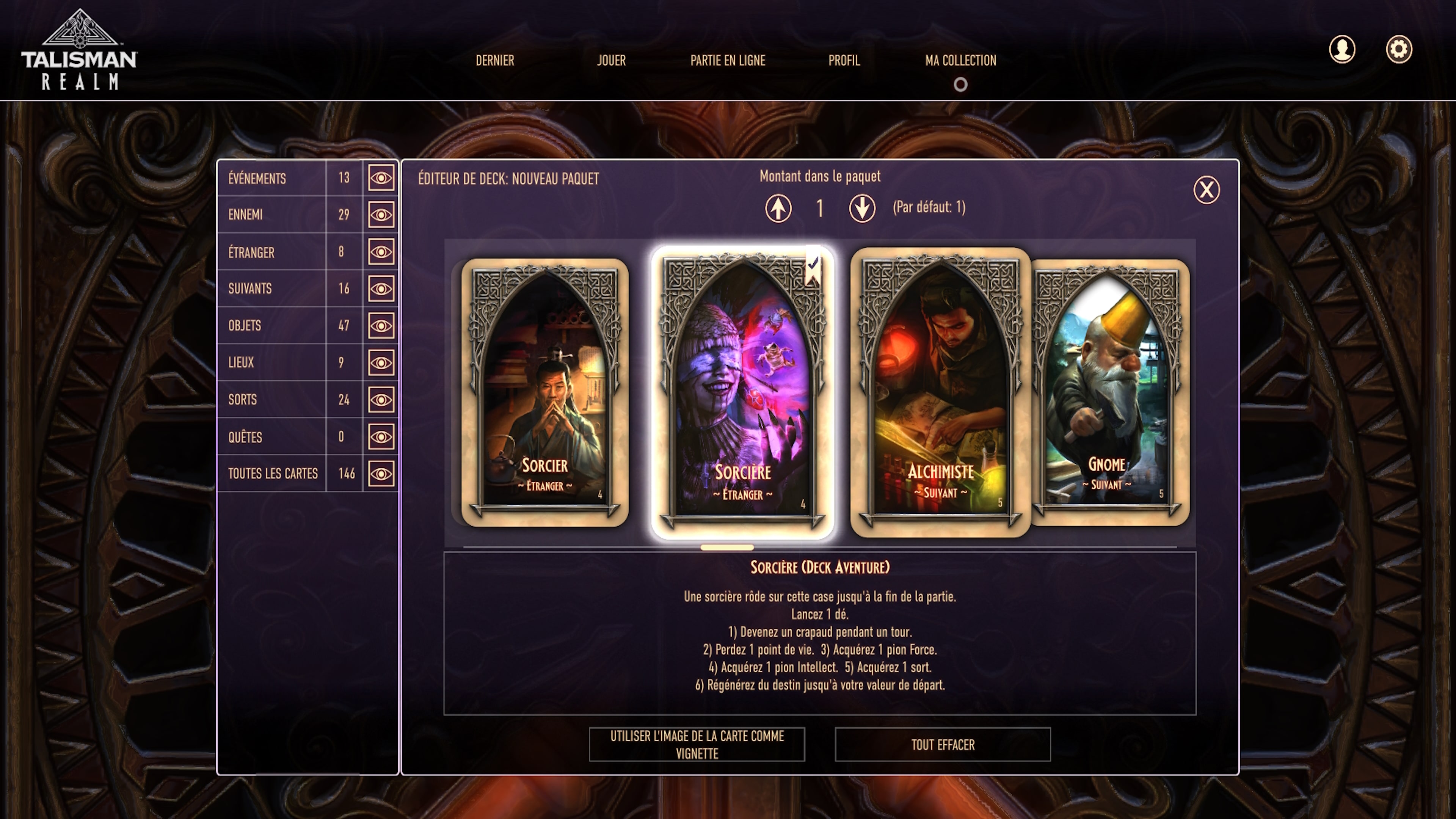This screenshot has height=819, width=1456.
Task: Click the carousel scrollbar under the cards
Action: [728, 548]
